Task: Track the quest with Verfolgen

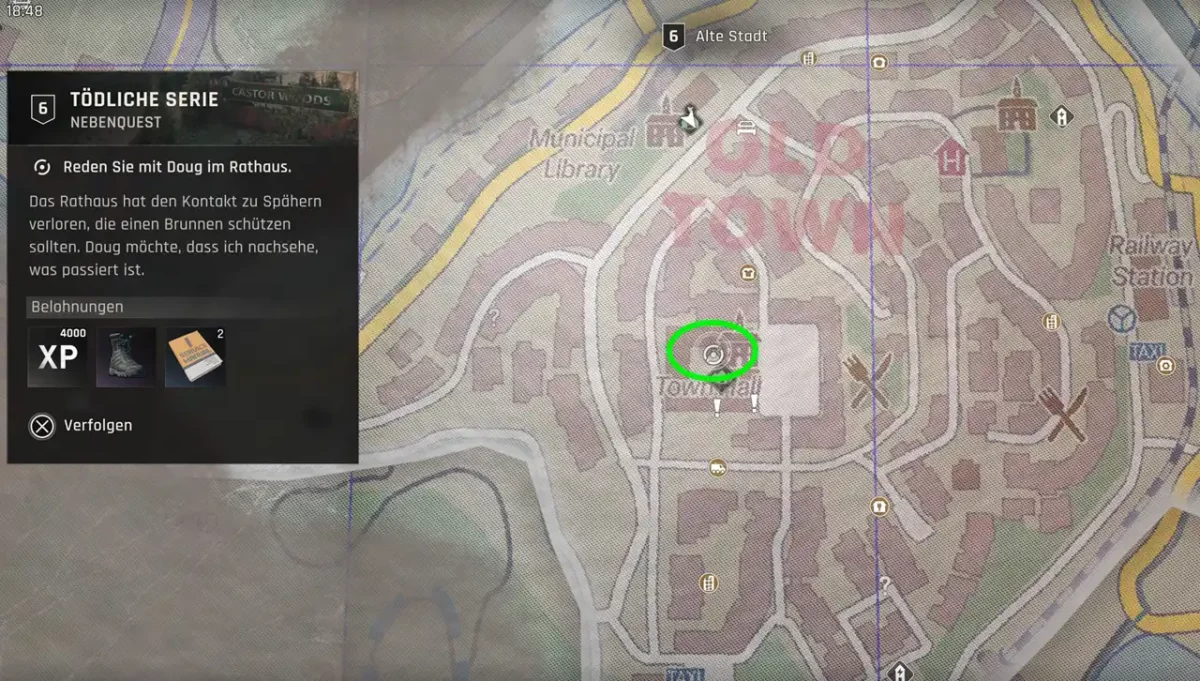Action: pos(84,426)
